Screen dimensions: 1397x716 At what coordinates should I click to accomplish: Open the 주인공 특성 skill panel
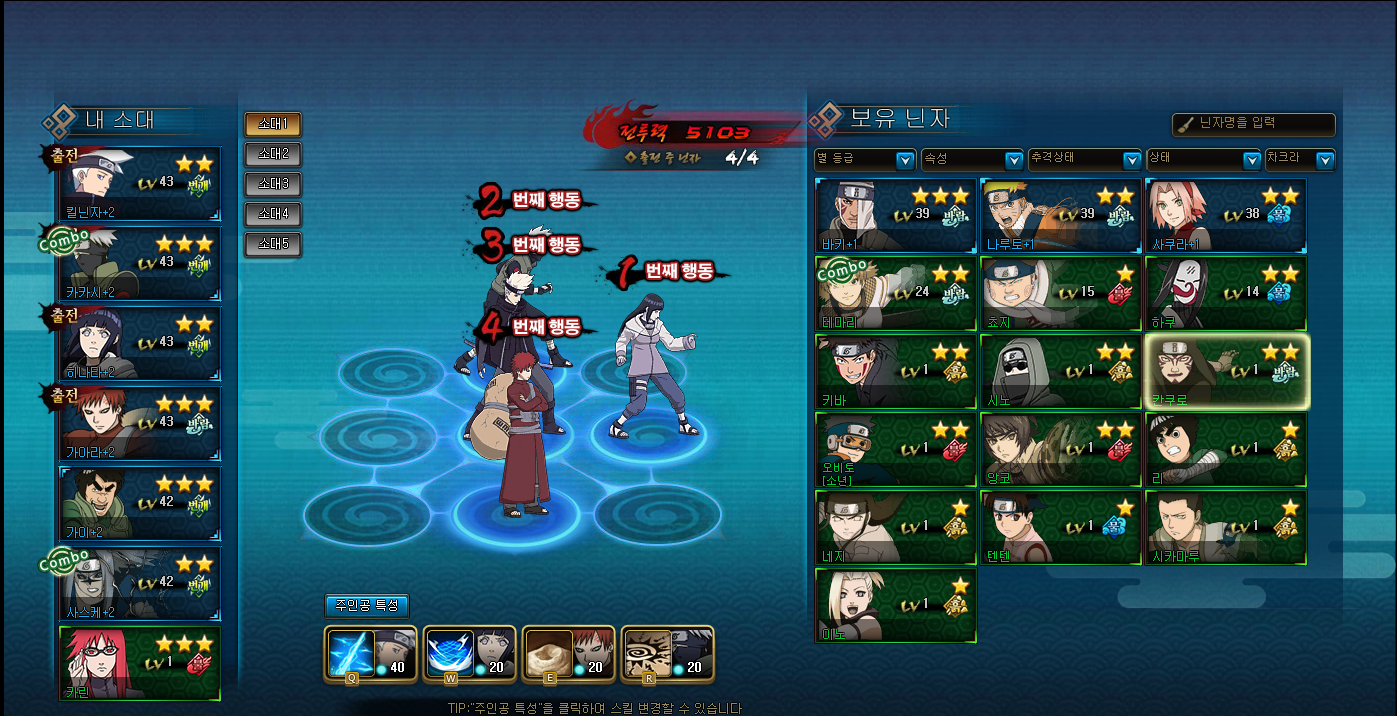(366, 606)
